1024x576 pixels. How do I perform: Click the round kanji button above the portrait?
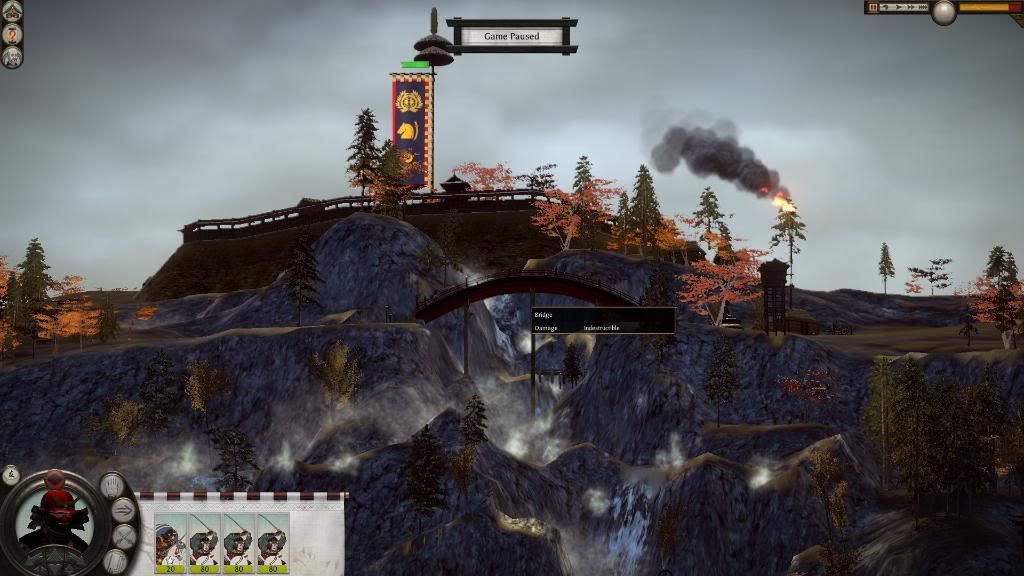pyautogui.click(x=11, y=474)
